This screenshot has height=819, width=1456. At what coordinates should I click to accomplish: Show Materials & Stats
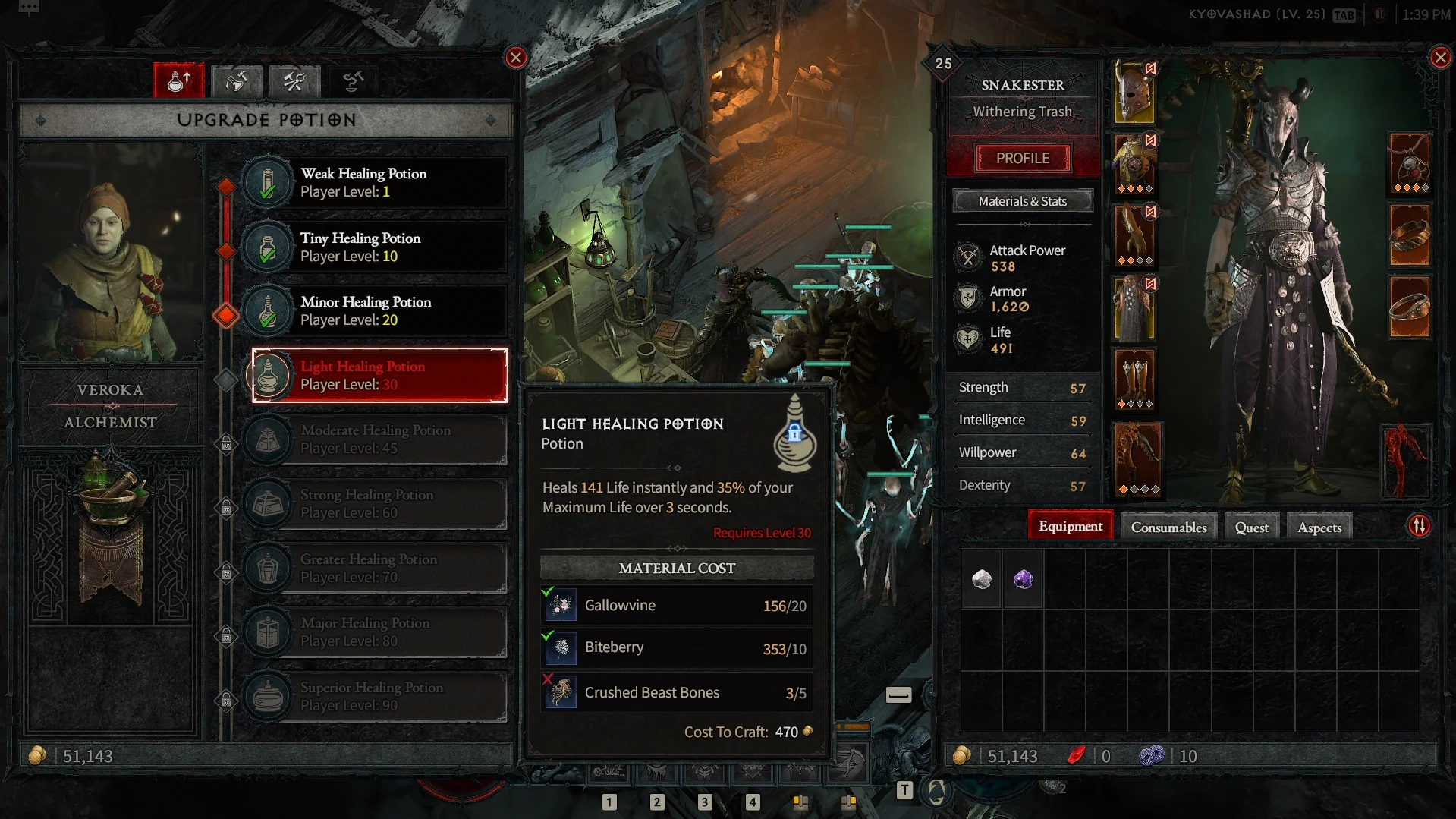tap(1023, 201)
